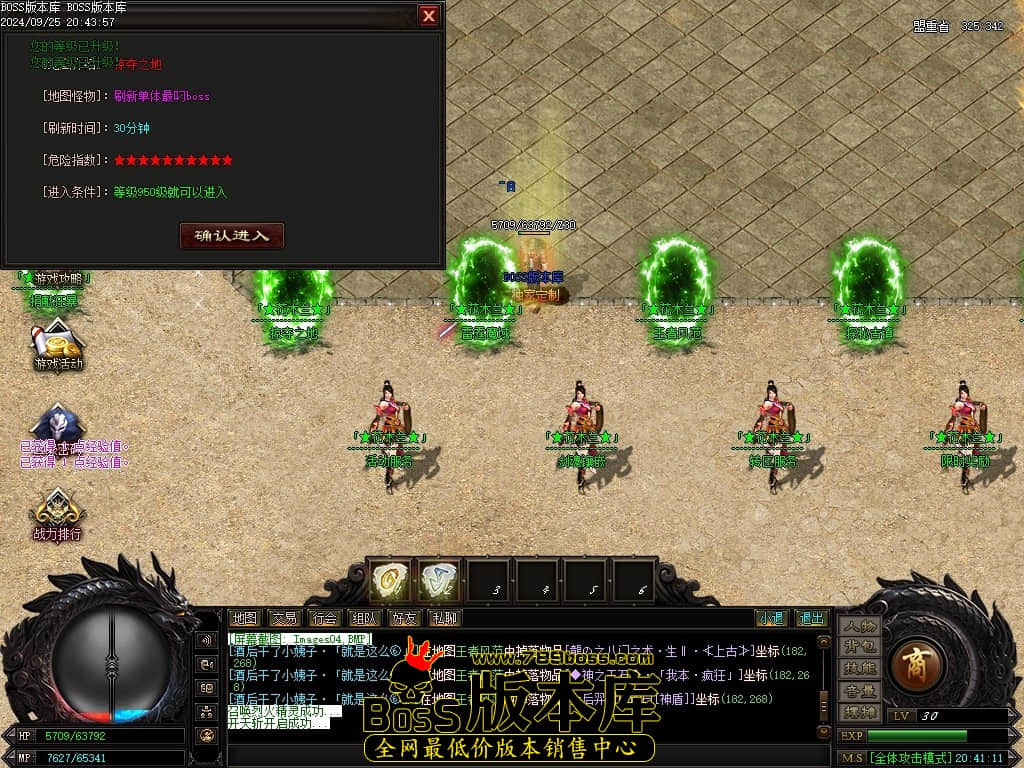The image size is (1024, 768).
Task: Close the BOSS版本库 dialog window
Action: point(428,16)
